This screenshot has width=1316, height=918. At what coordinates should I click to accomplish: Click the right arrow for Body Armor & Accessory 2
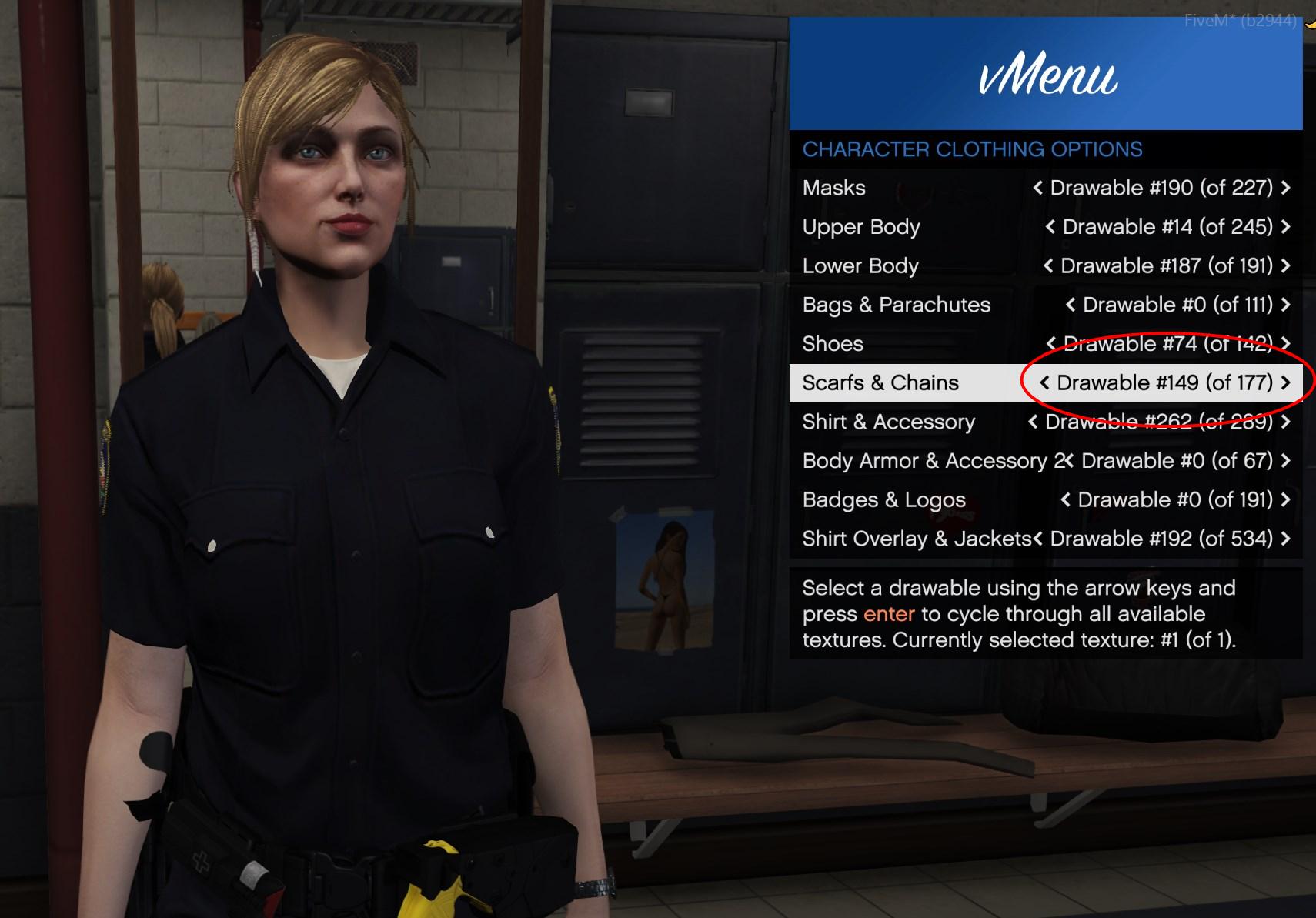tap(1286, 461)
